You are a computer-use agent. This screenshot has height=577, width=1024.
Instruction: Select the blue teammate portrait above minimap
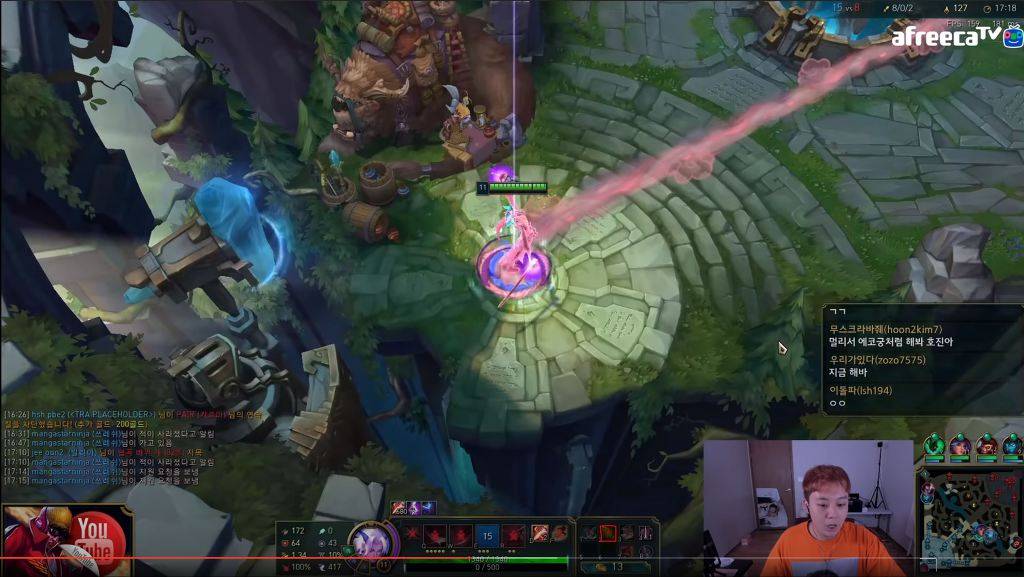(1012, 445)
